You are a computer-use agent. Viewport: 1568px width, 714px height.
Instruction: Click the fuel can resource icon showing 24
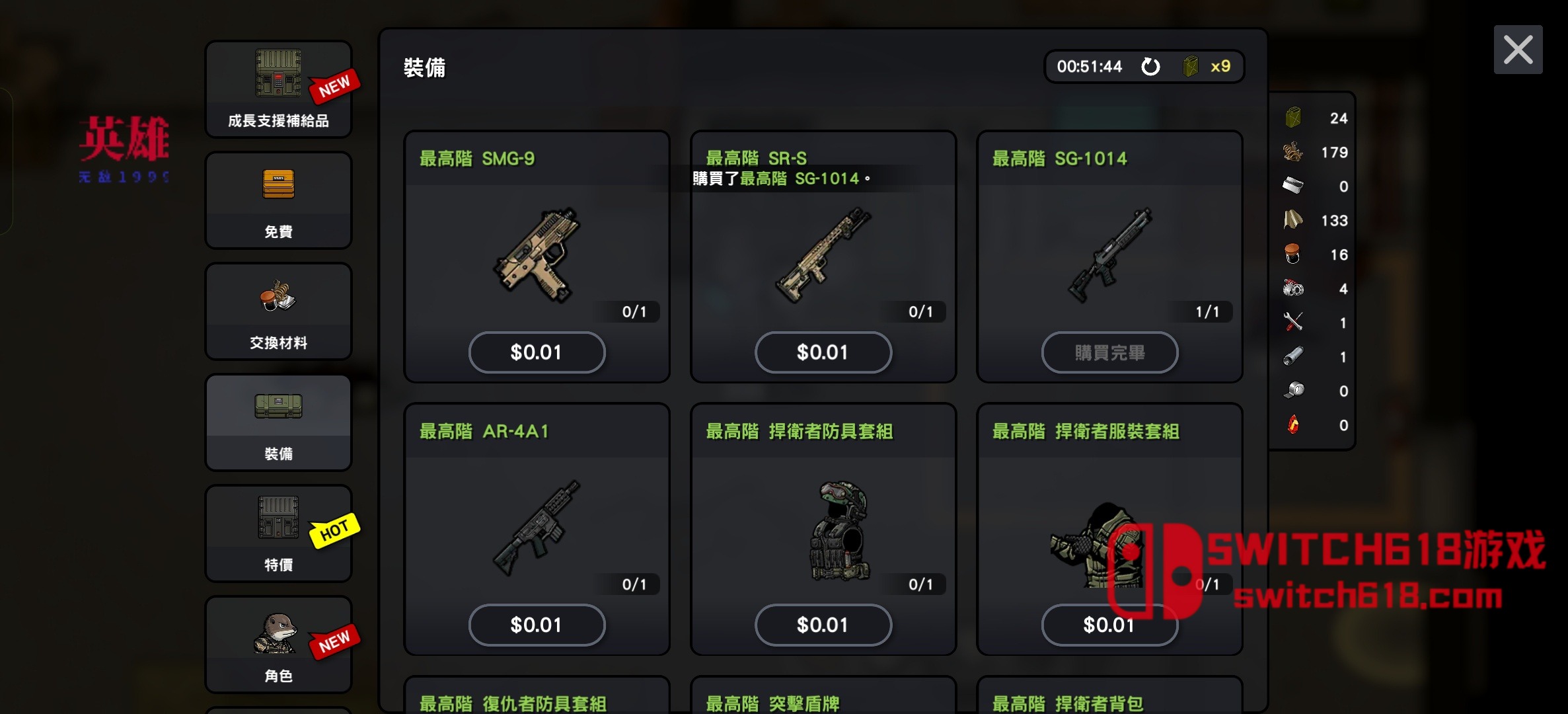1292,118
